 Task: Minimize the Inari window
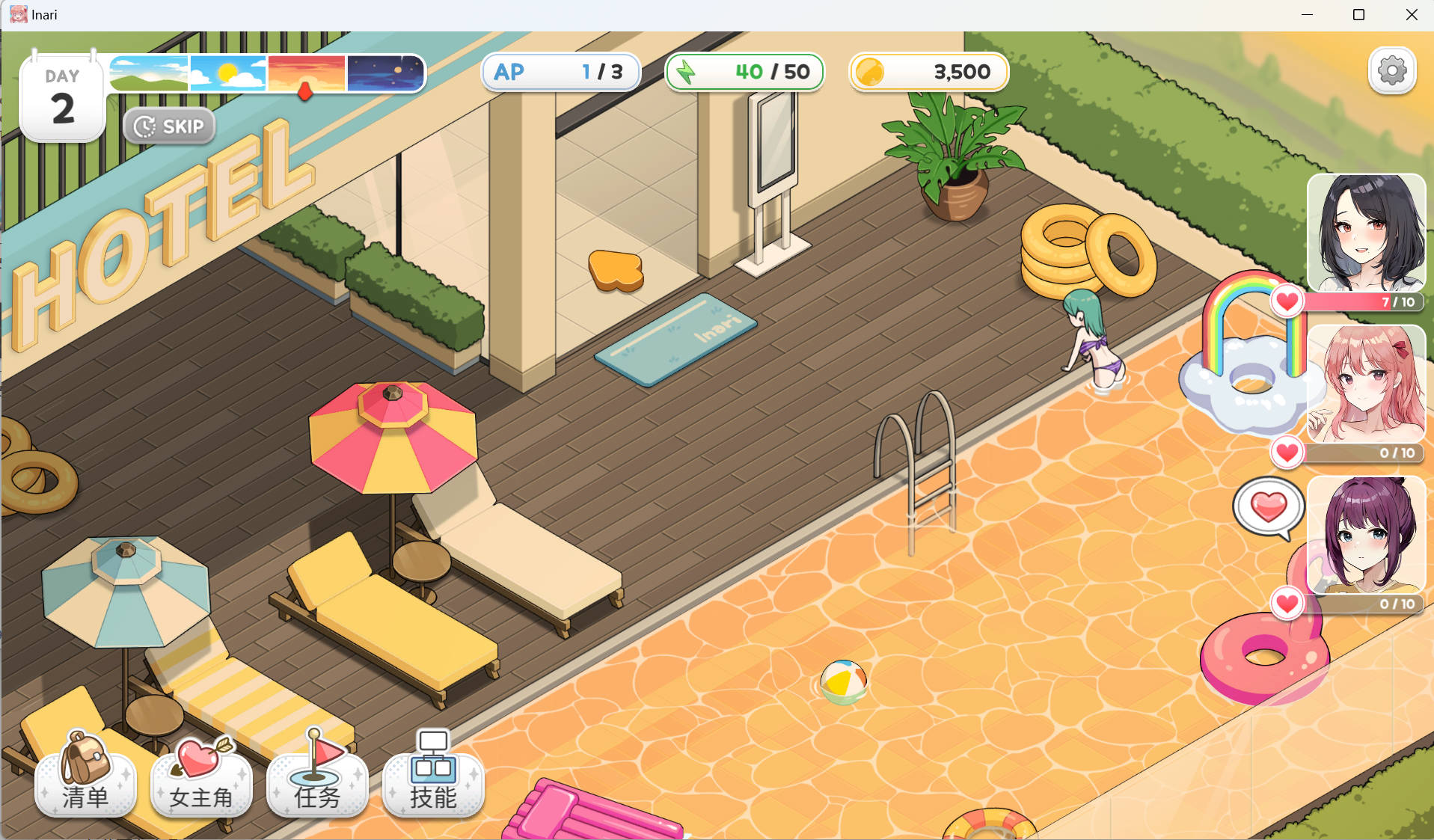(1307, 15)
